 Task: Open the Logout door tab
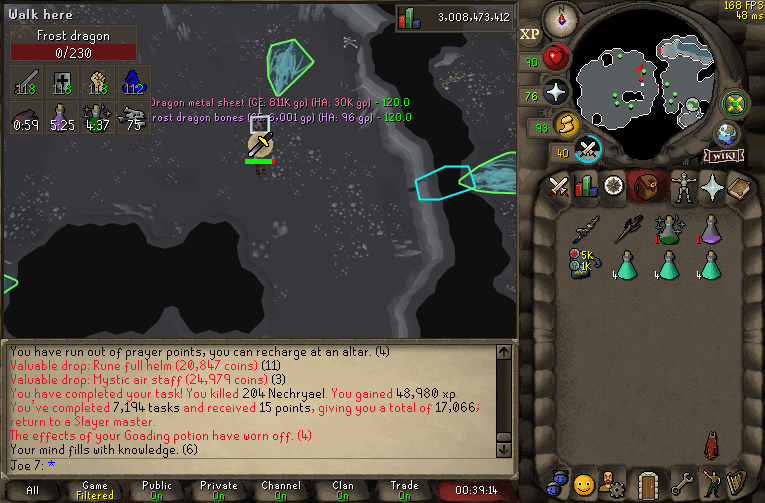click(651, 484)
